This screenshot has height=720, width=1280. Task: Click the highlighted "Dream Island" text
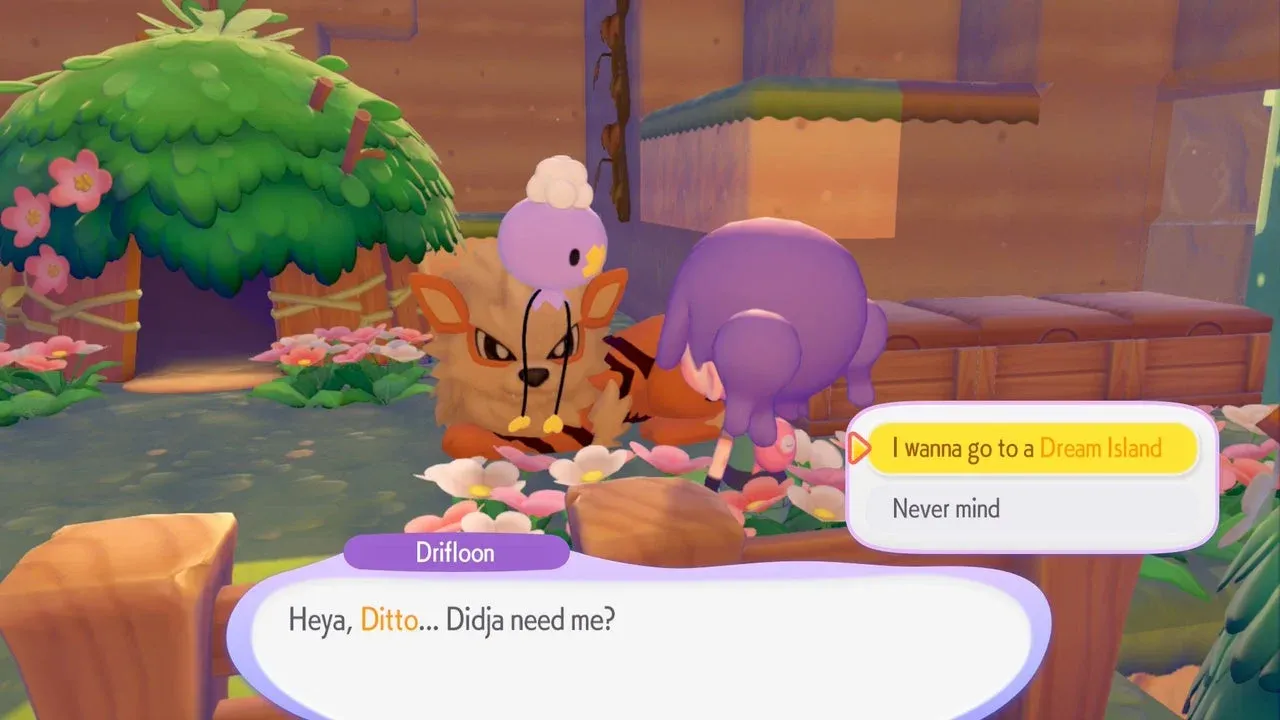point(1102,448)
